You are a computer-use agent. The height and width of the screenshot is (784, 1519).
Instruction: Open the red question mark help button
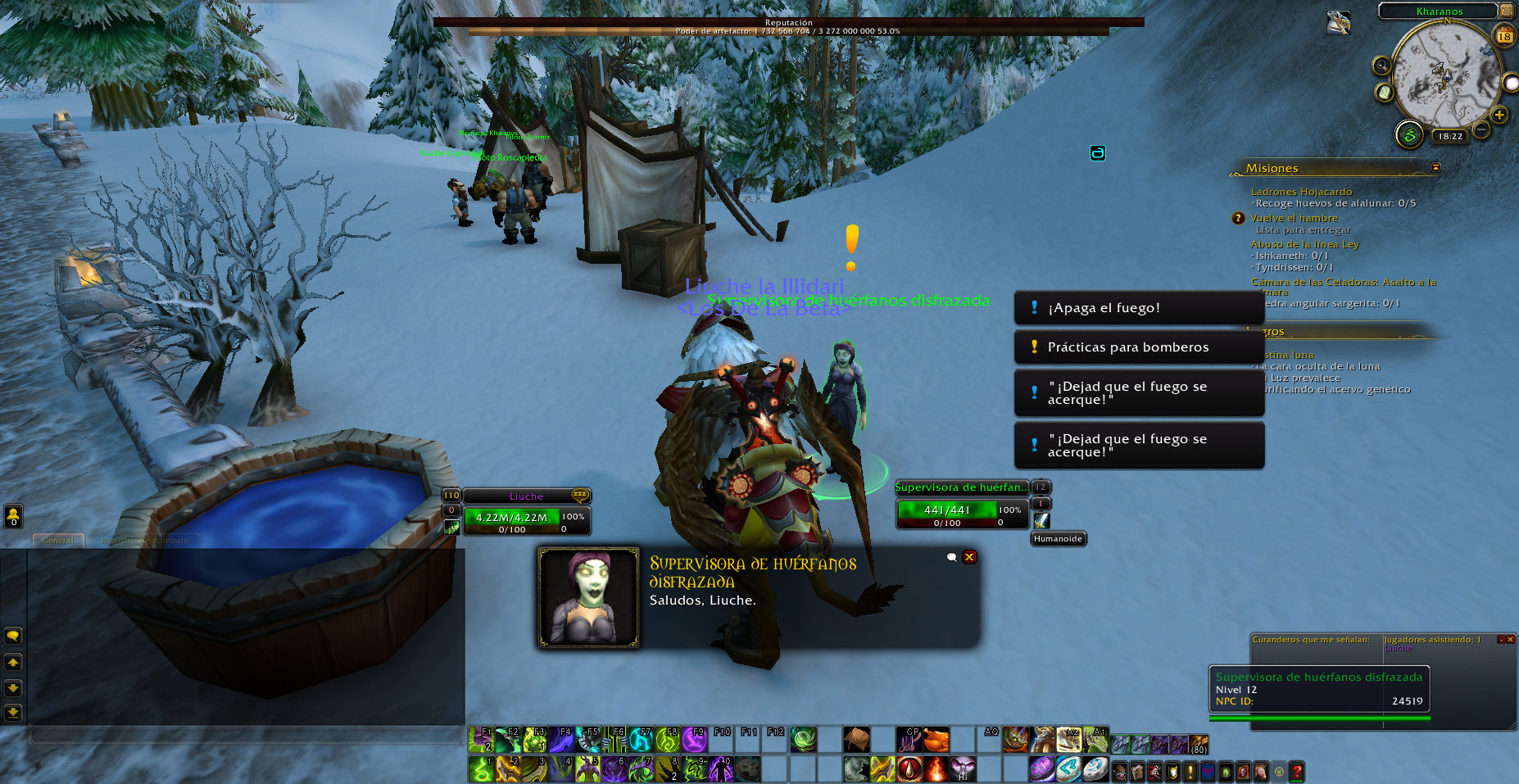1296,771
